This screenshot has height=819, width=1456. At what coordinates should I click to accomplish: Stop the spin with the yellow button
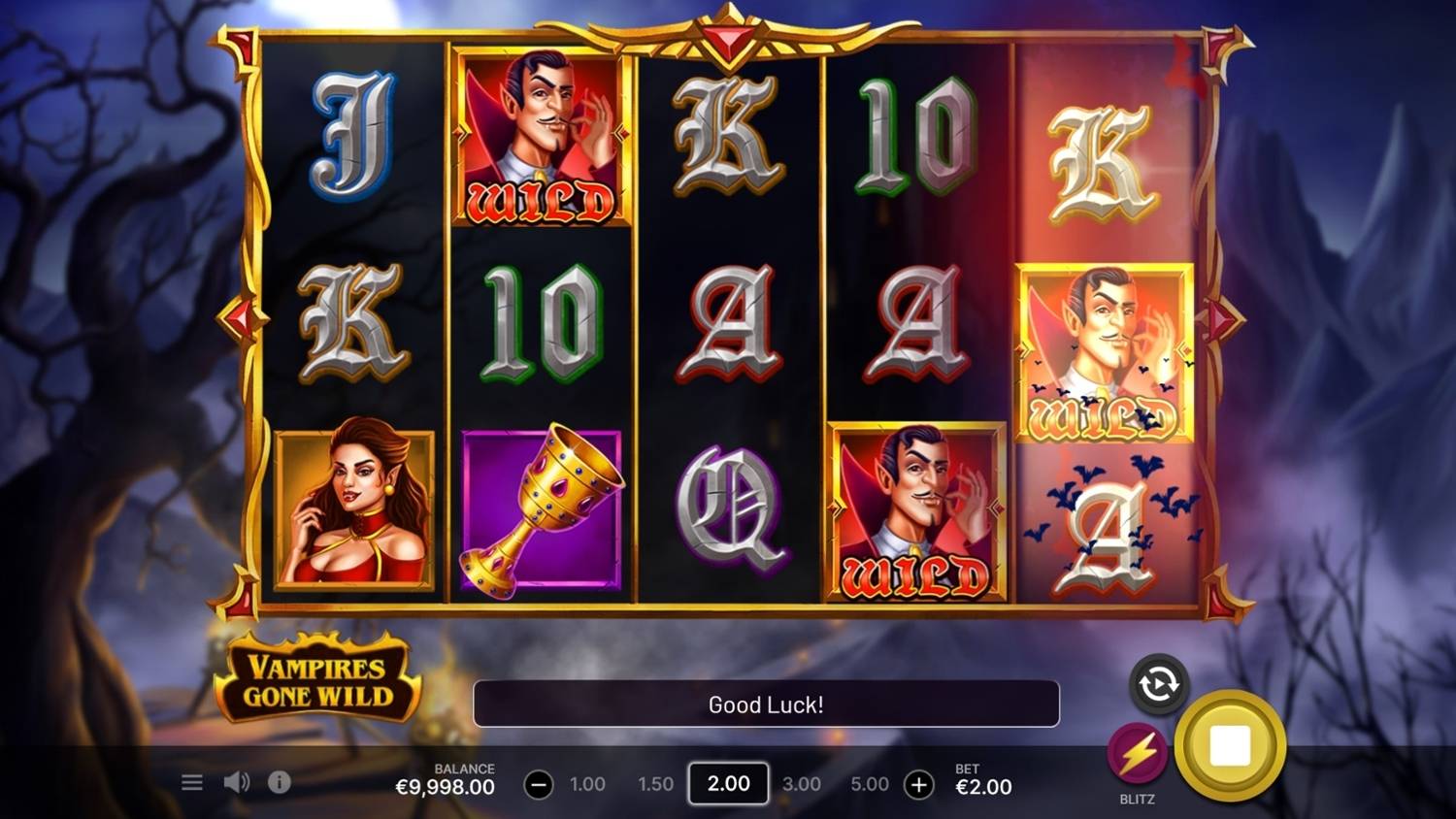click(x=1230, y=745)
